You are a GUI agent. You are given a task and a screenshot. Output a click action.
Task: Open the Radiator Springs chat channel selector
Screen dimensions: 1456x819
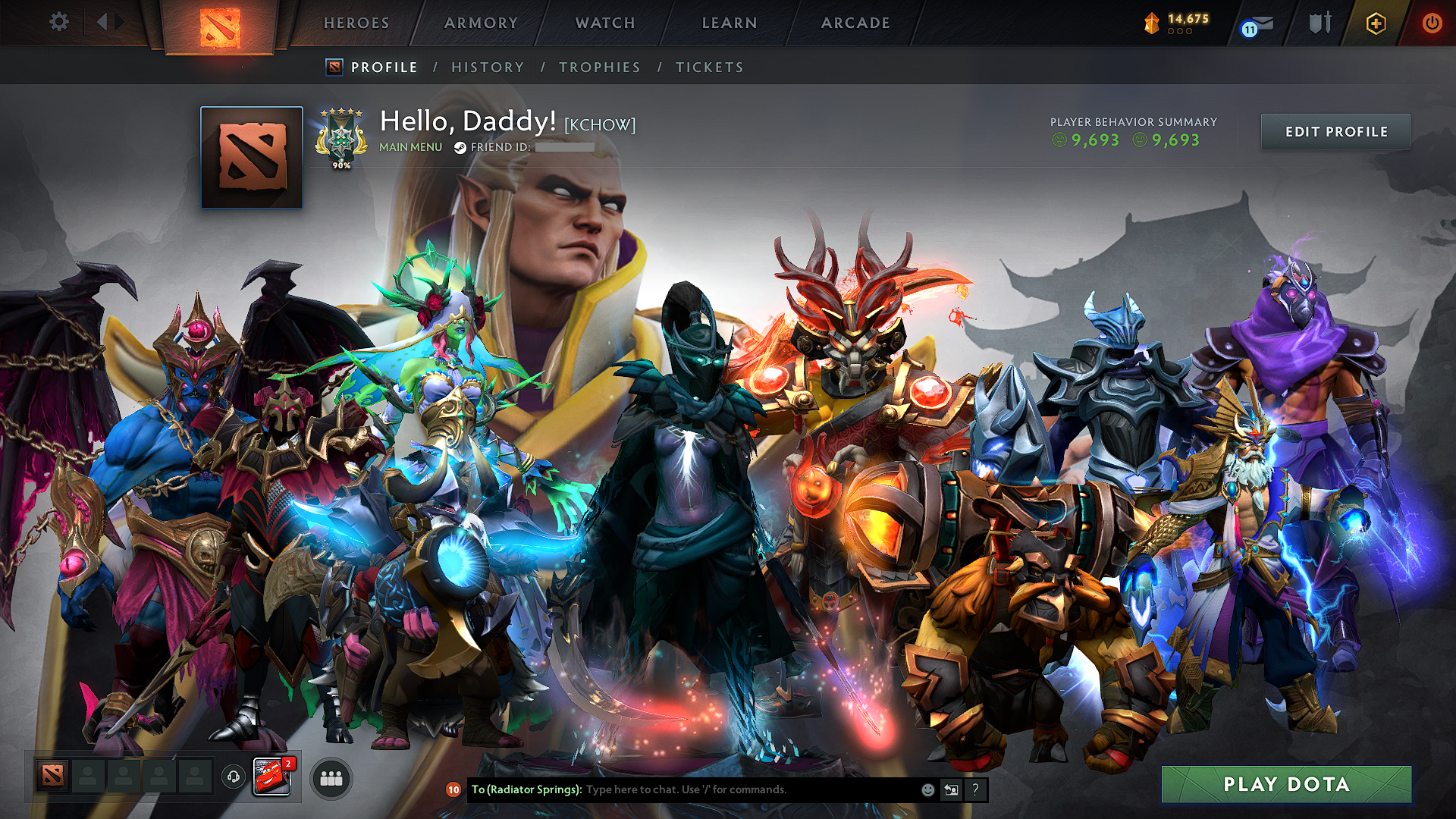[522, 789]
